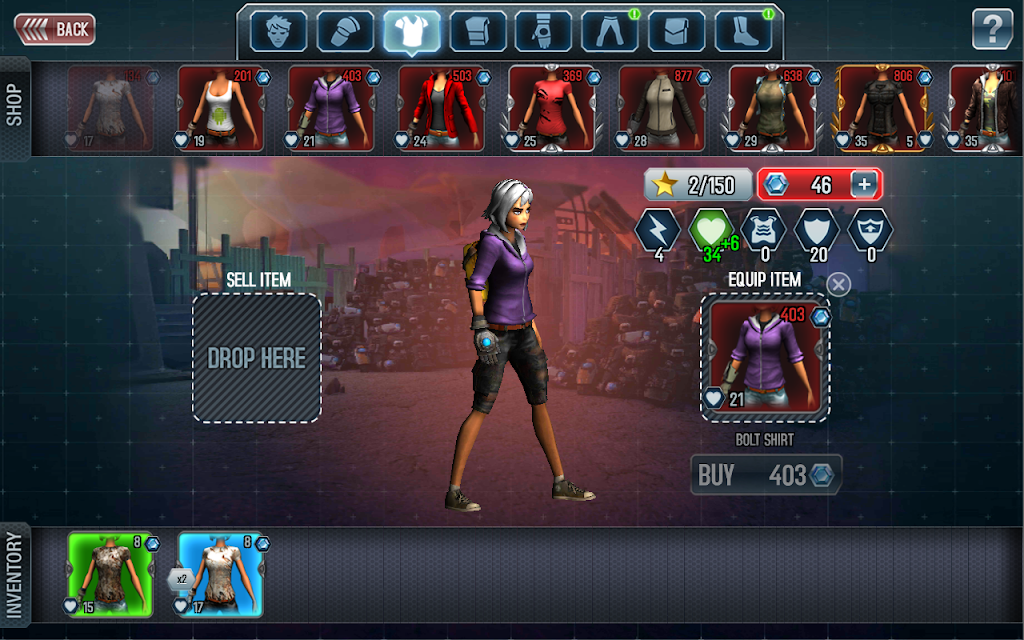Select the red t-shirt priced 369
Viewport: 1024px width, 640px height.
pyautogui.click(x=552, y=109)
